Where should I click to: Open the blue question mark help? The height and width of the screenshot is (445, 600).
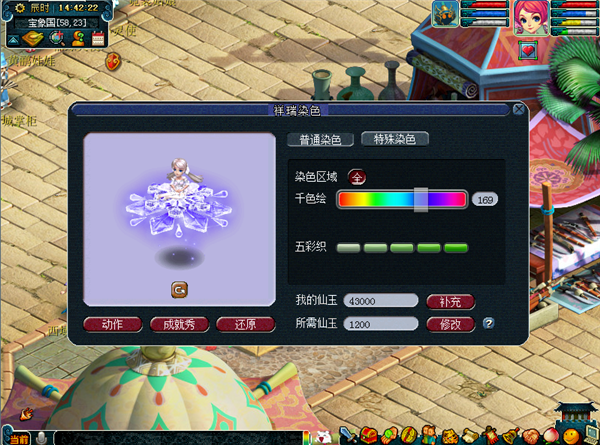click(489, 323)
